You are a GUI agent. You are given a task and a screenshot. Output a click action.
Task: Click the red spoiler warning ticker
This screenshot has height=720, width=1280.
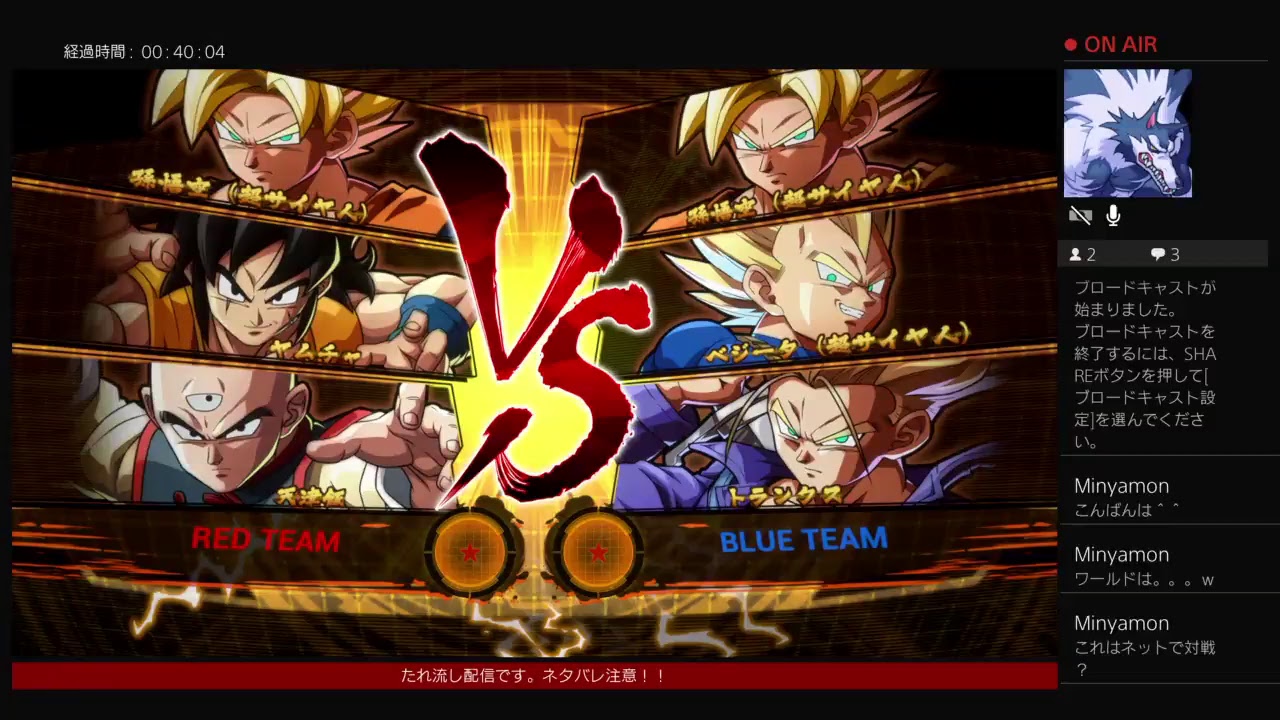pyautogui.click(x=533, y=676)
